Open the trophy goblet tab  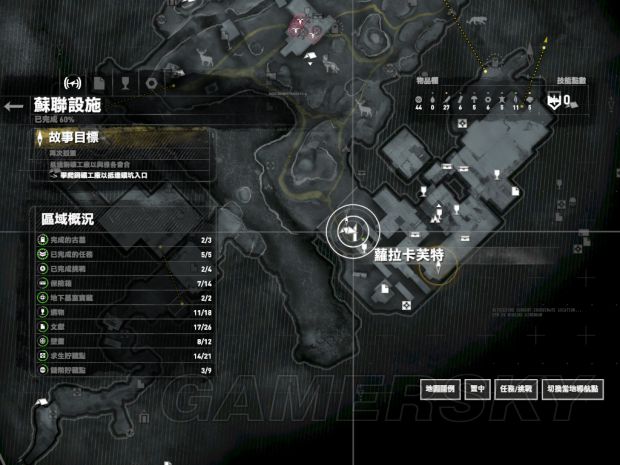pos(125,82)
